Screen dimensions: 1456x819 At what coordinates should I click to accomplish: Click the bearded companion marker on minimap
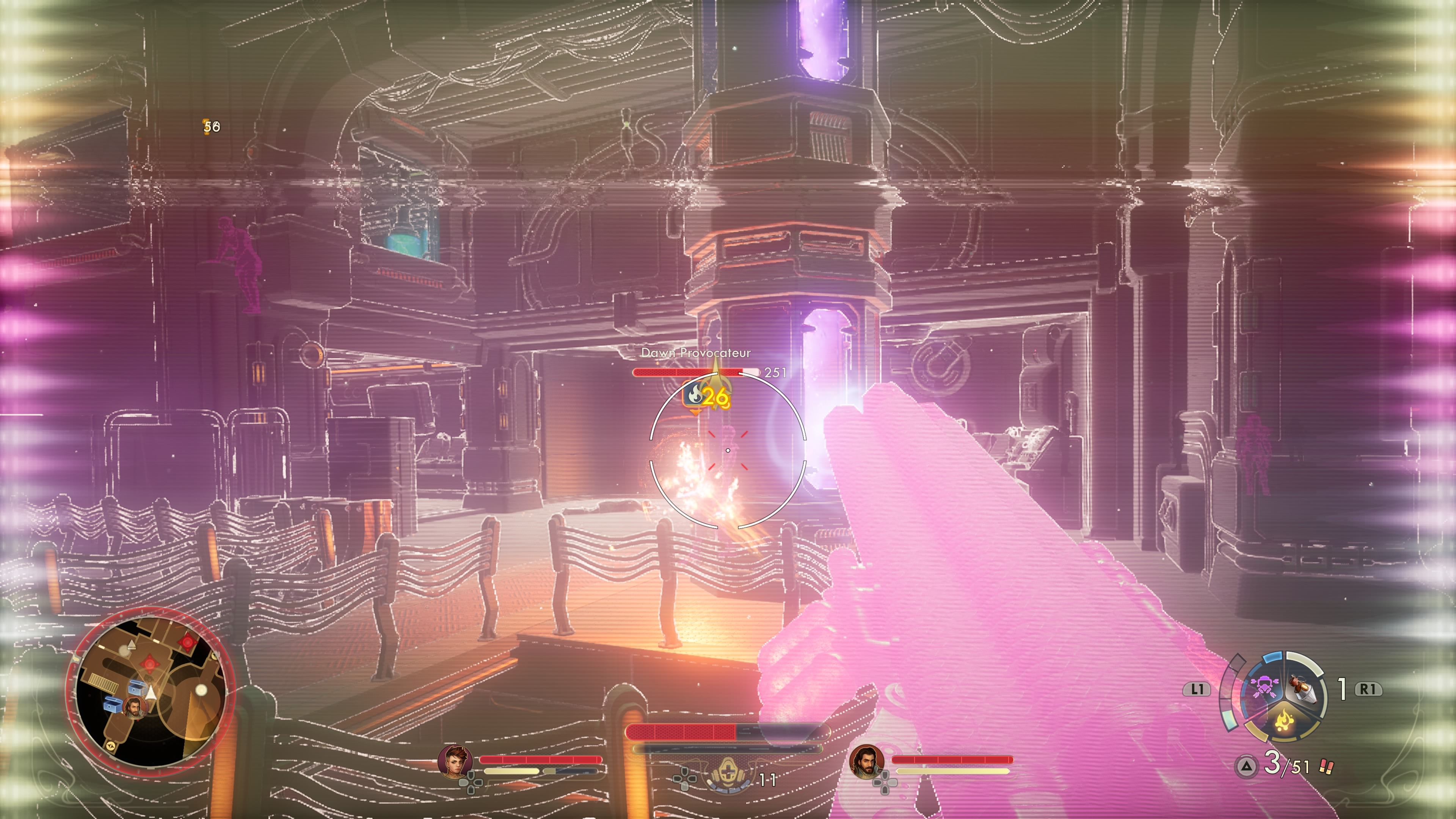pyautogui.click(x=134, y=708)
